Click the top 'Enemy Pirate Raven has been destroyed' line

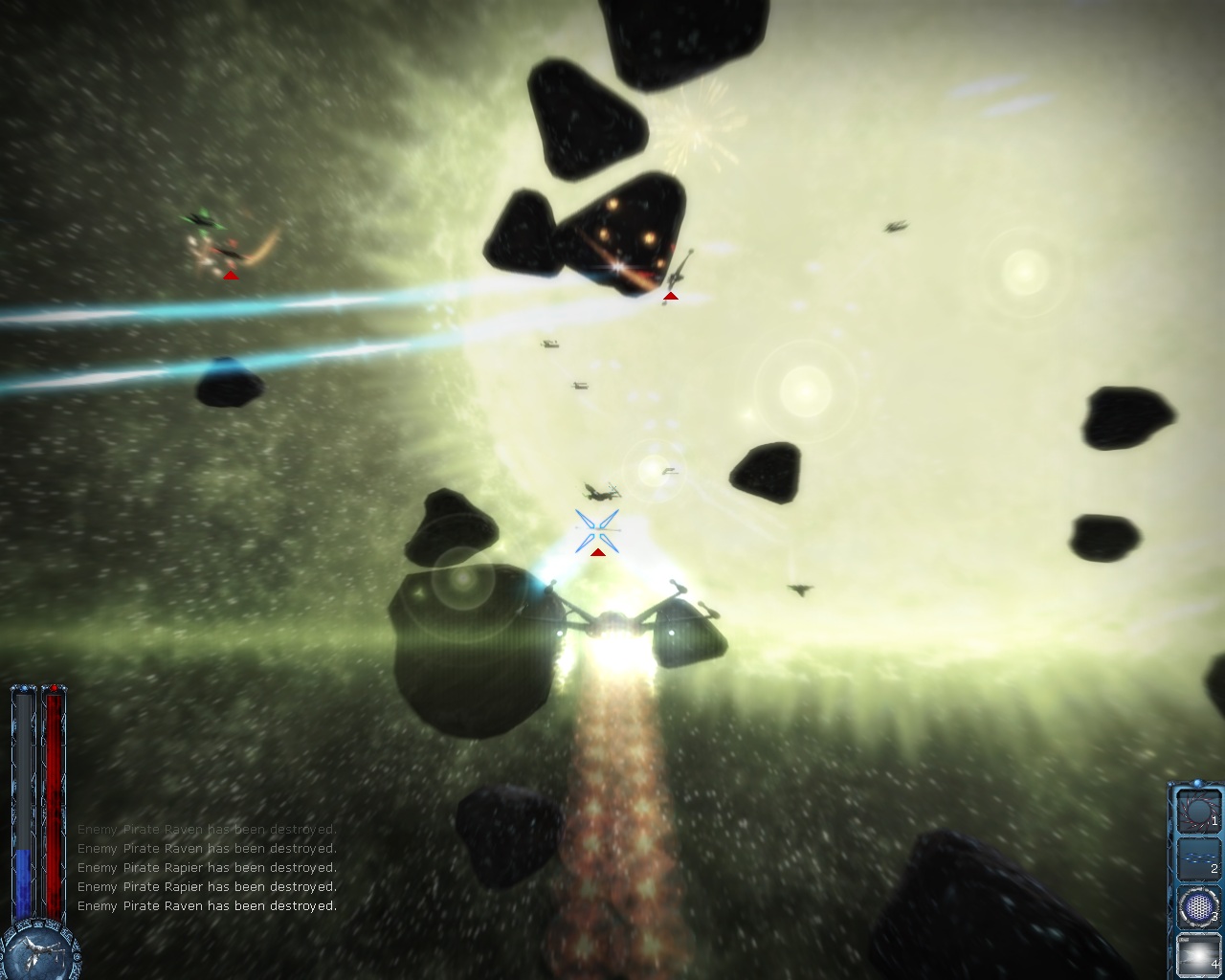[x=206, y=829]
